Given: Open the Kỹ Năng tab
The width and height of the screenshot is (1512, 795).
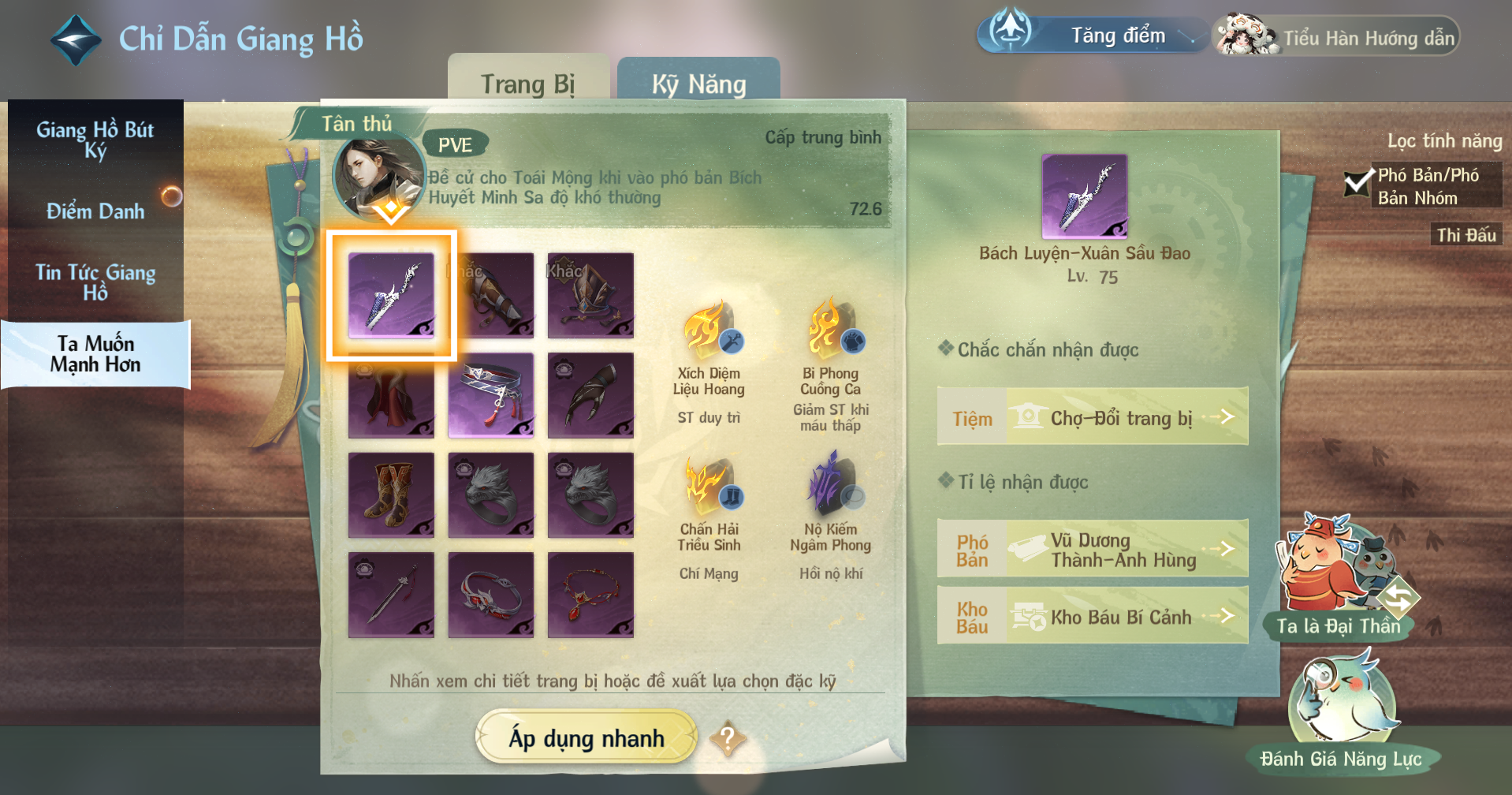Looking at the screenshot, I should pyautogui.click(x=698, y=83).
